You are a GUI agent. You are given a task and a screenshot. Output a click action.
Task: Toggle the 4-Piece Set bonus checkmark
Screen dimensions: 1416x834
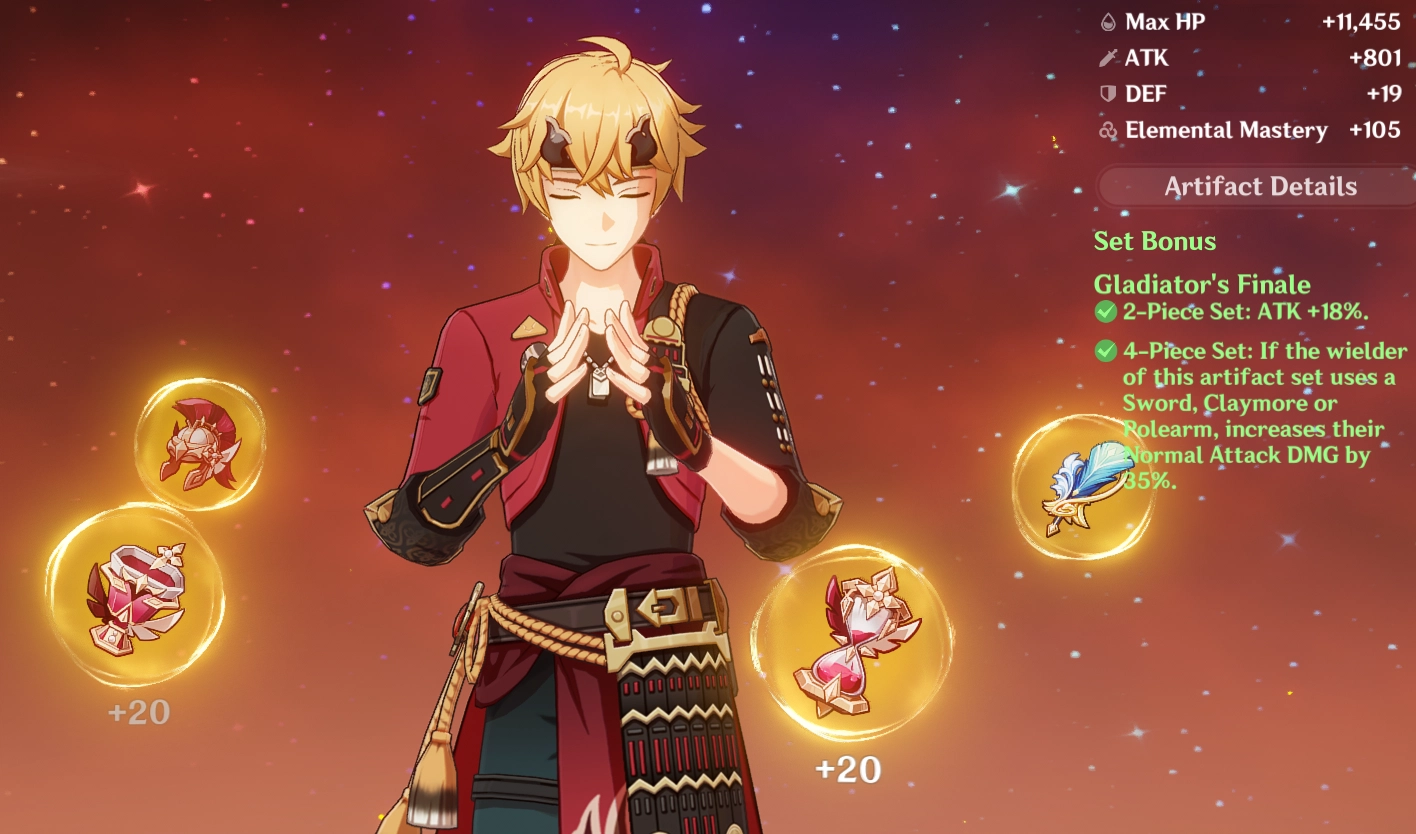tap(1104, 351)
